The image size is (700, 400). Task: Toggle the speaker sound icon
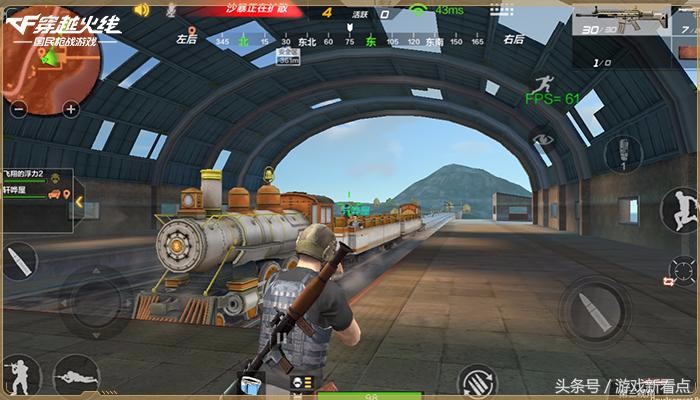click(x=141, y=10)
